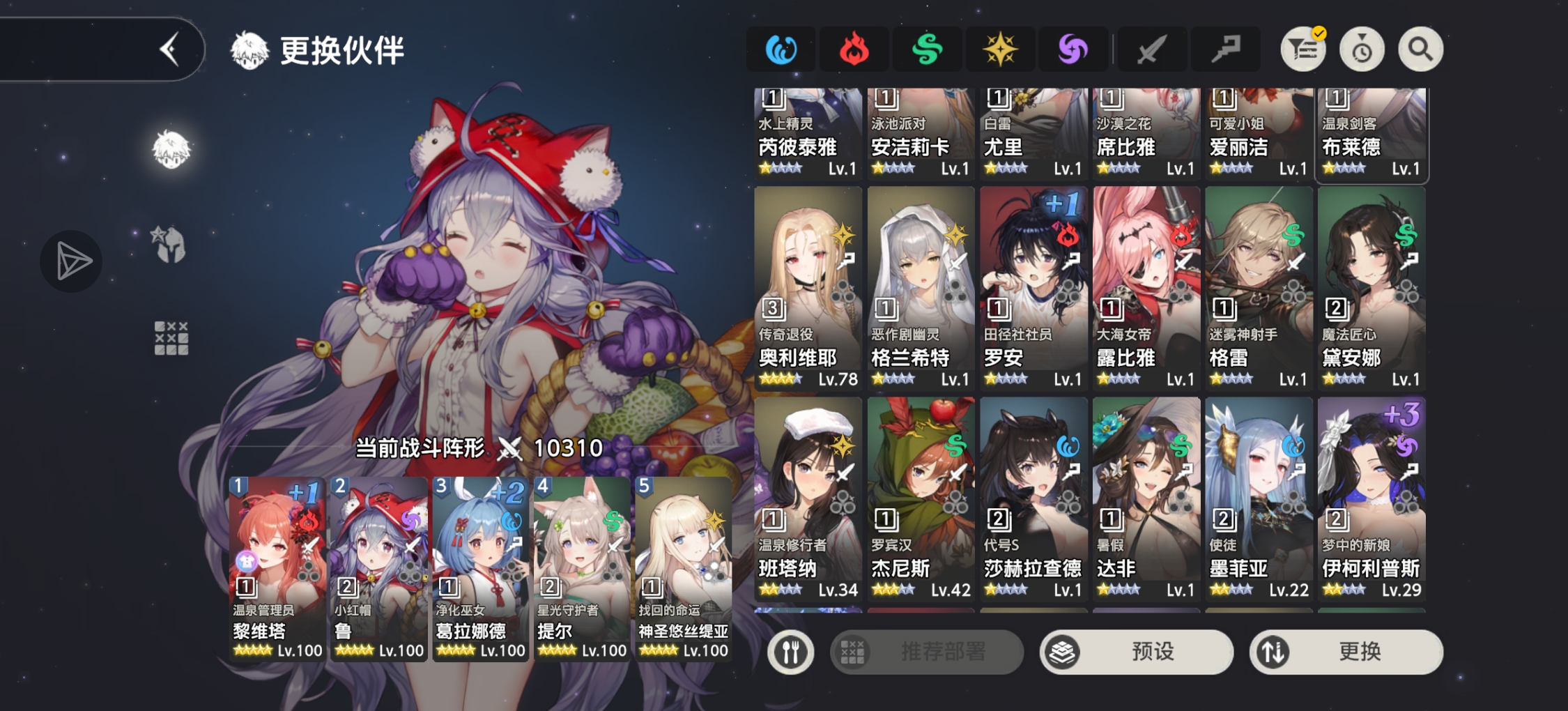Open the timer/history clock icon

pyautogui.click(x=1362, y=49)
